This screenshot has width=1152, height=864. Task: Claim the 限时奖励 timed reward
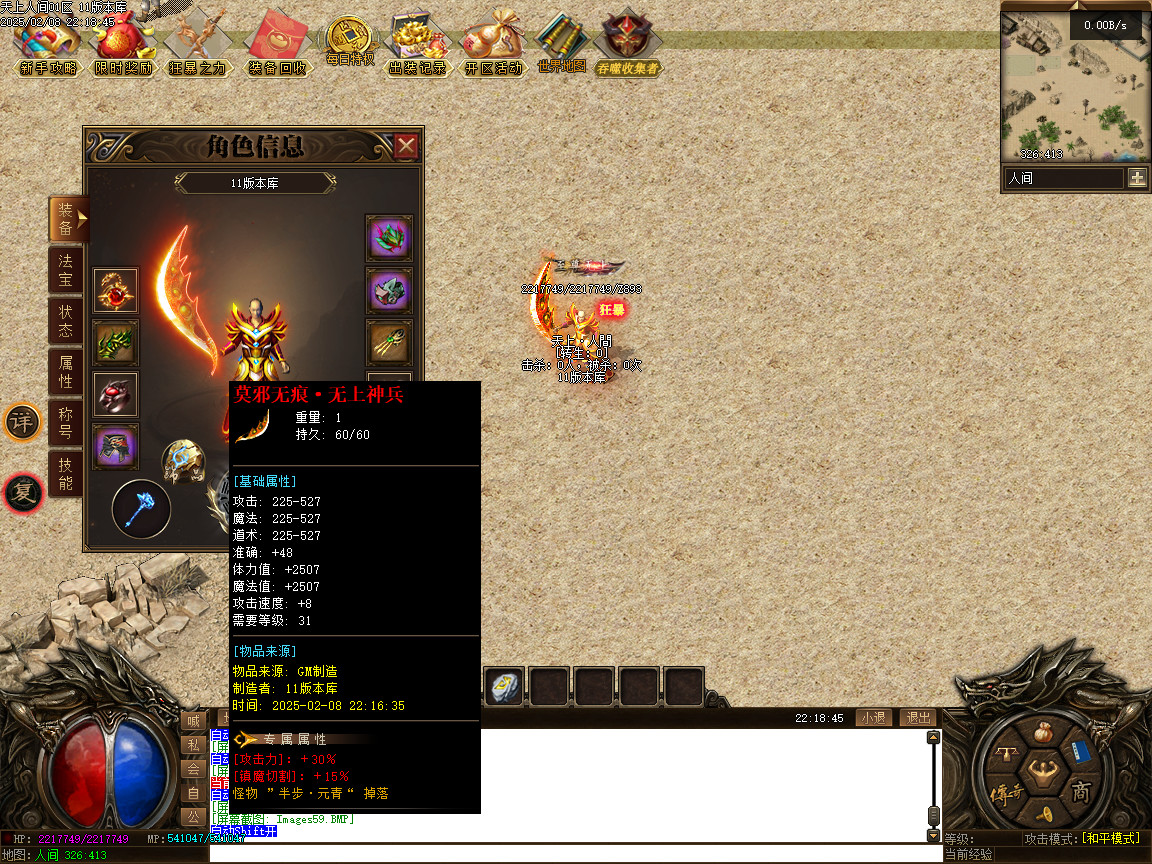coord(124,45)
